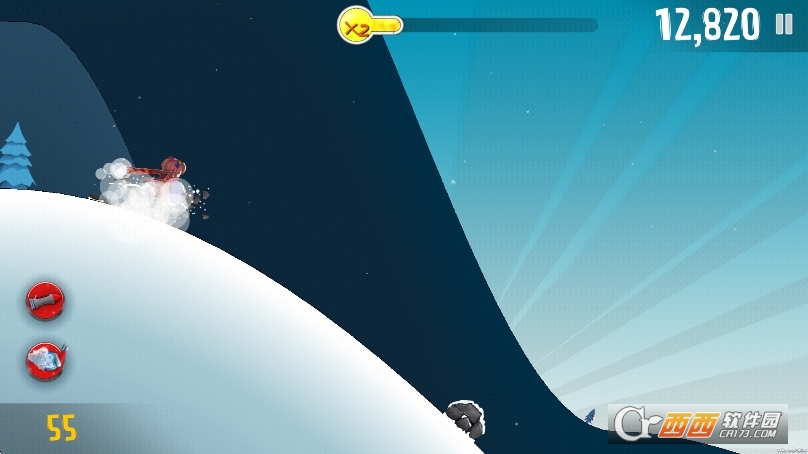Use the snowball power-up button
This screenshot has width=808, height=454.
(46, 359)
